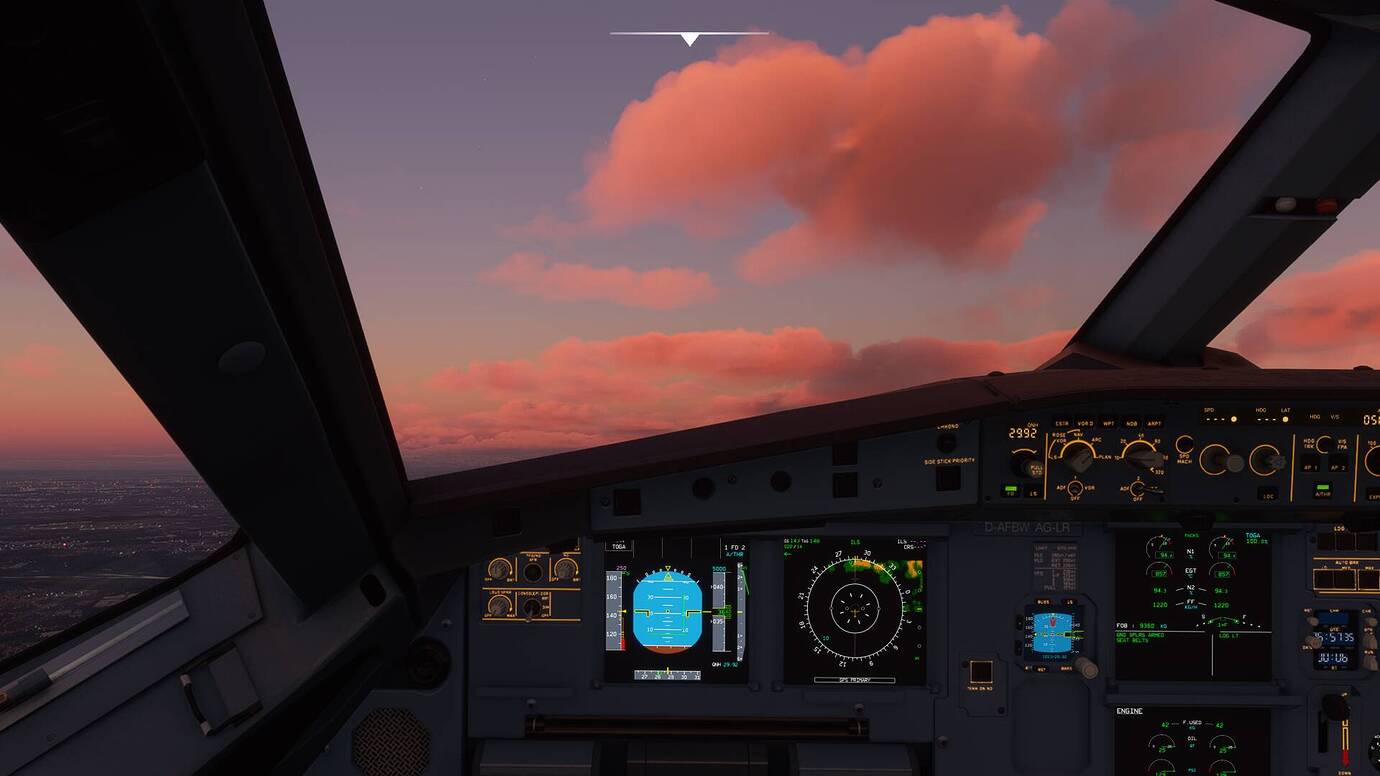Switch the ADF/VOR selector to VOR
The height and width of the screenshot is (776, 1380).
[x=1089, y=487]
